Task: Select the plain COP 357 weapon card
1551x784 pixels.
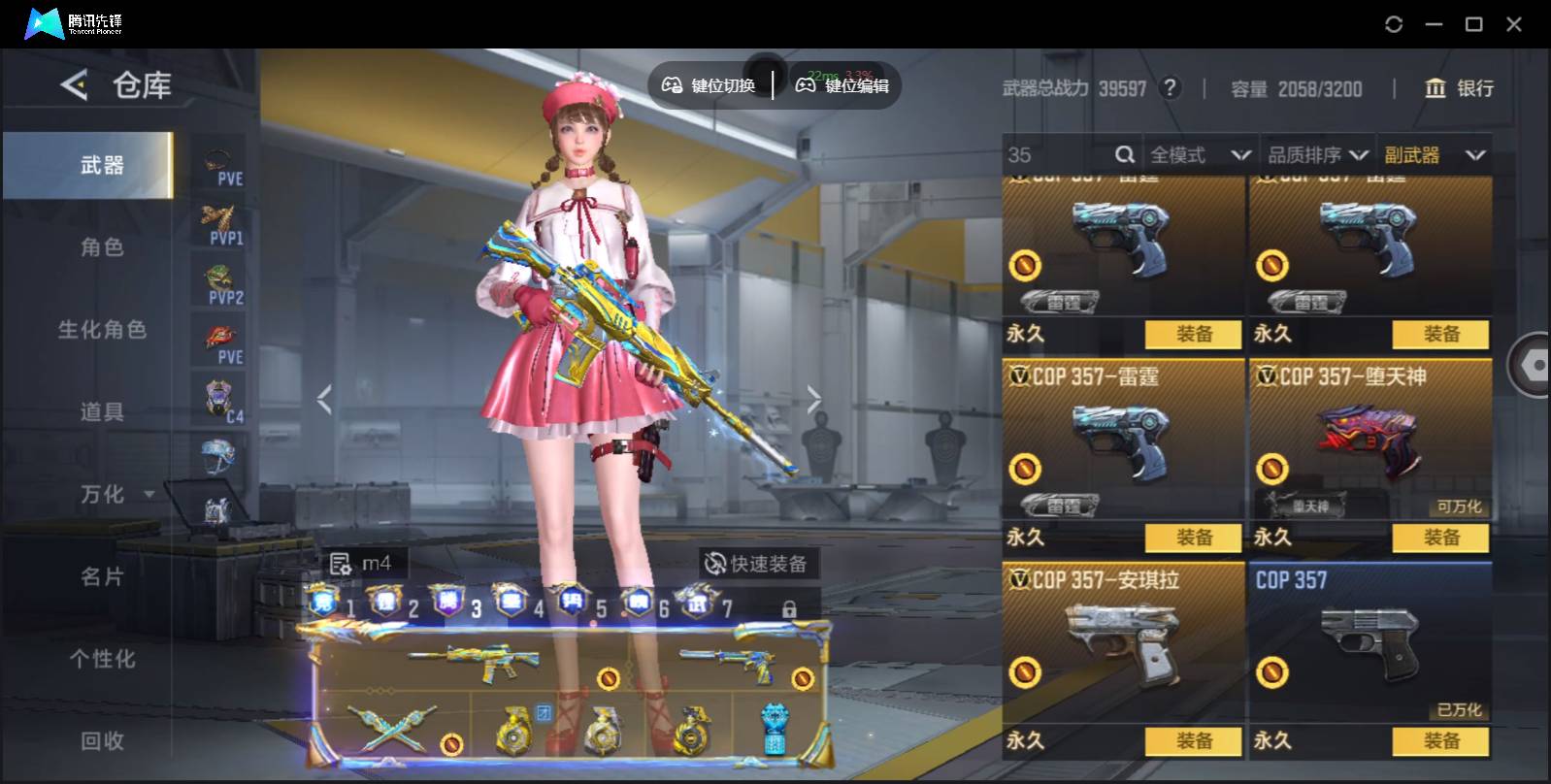Action: coord(1369,640)
